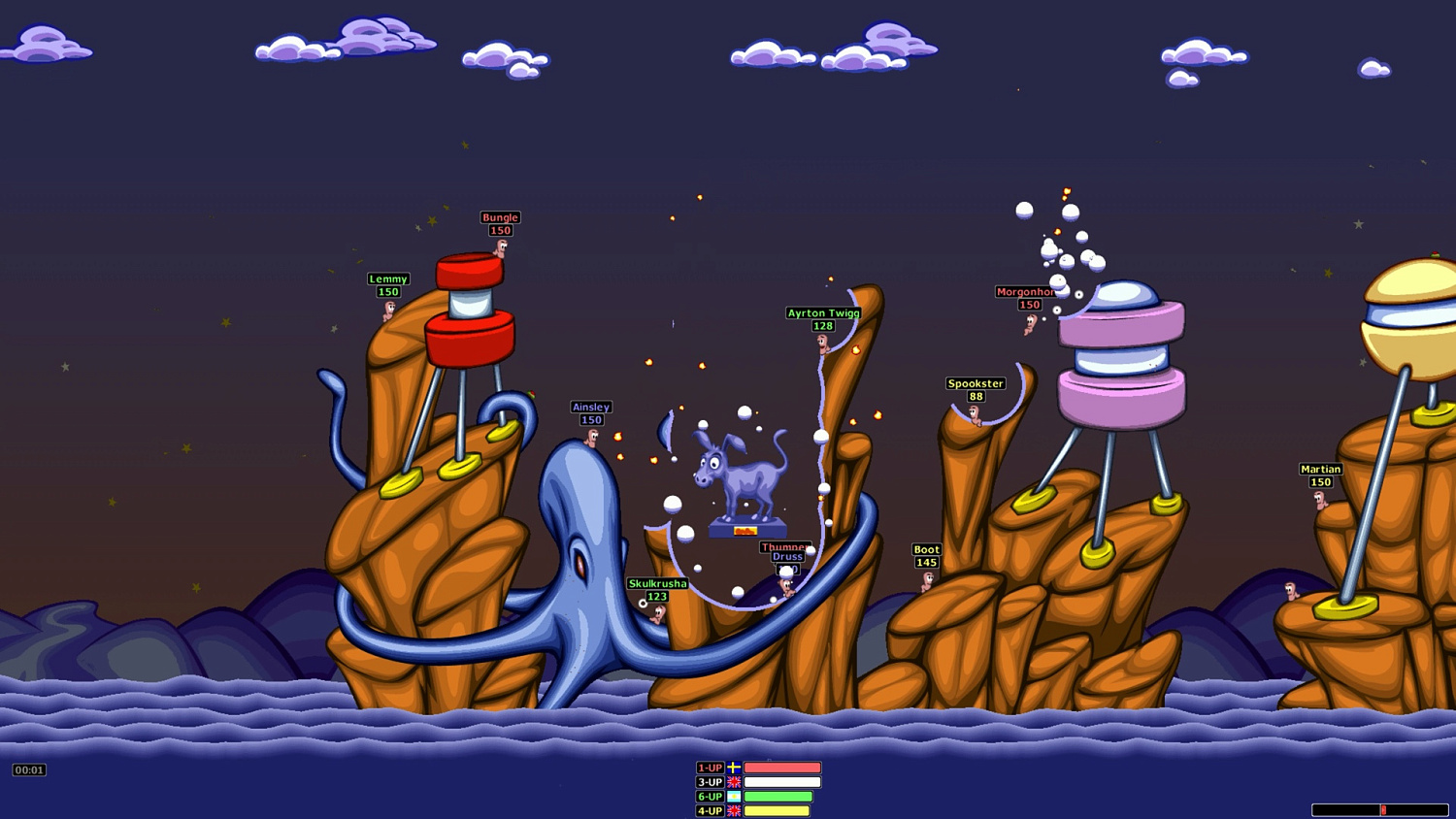1456x819 pixels.
Task: Click the 1-UP team label
Action: click(x=710, y=768)
